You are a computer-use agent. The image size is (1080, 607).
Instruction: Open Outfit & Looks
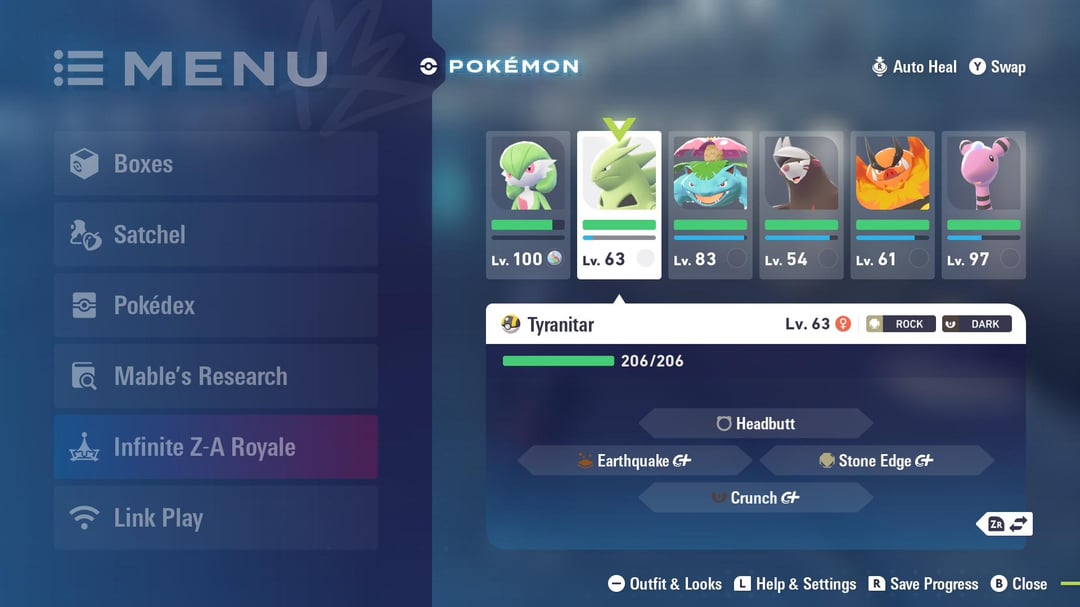pyautogui.click(x=665, y=584)
